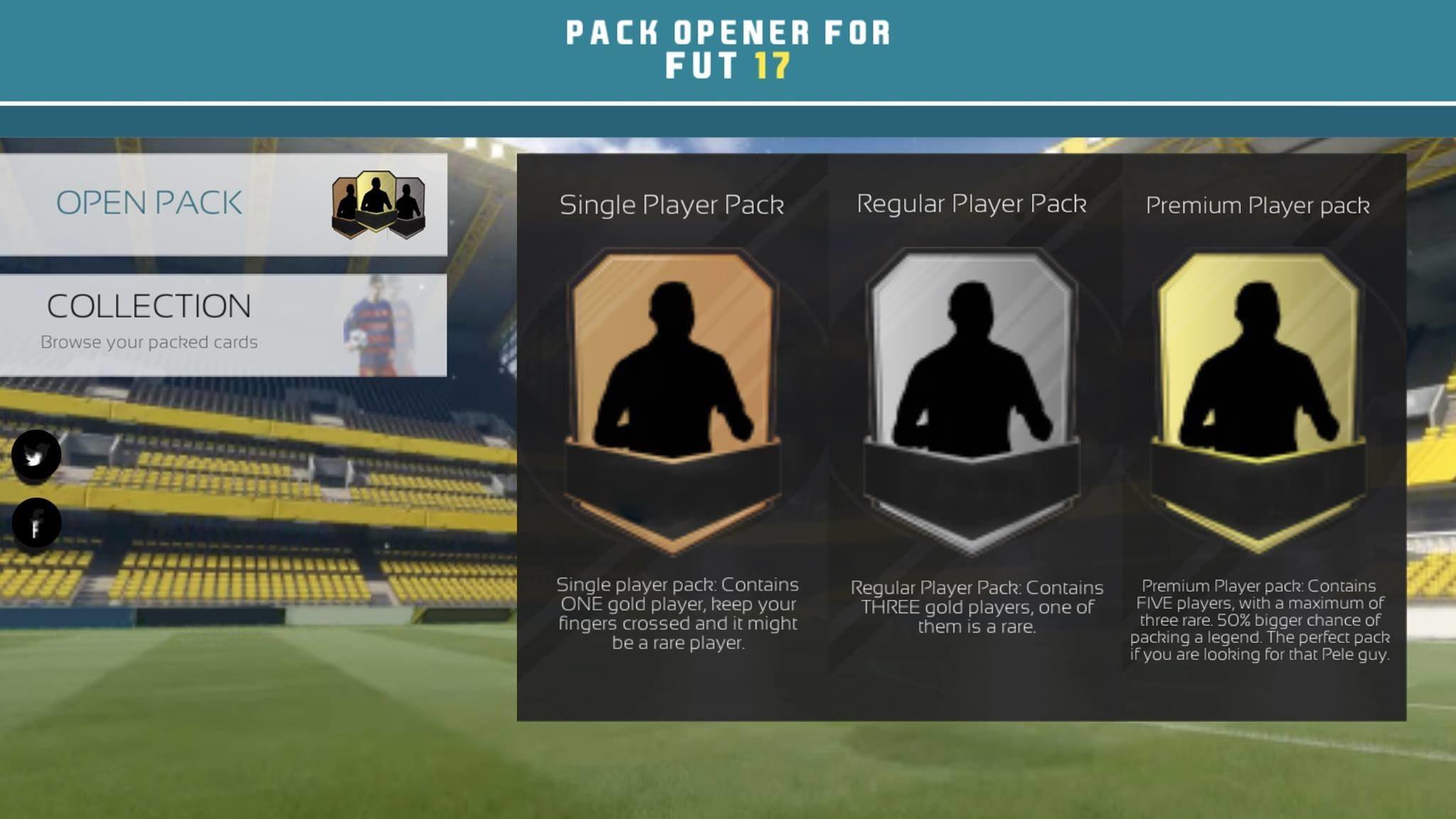This screenshot has width=1456, height=819.
Task: Click the Premium Player pack title
Action: [x=1258, y=206]
